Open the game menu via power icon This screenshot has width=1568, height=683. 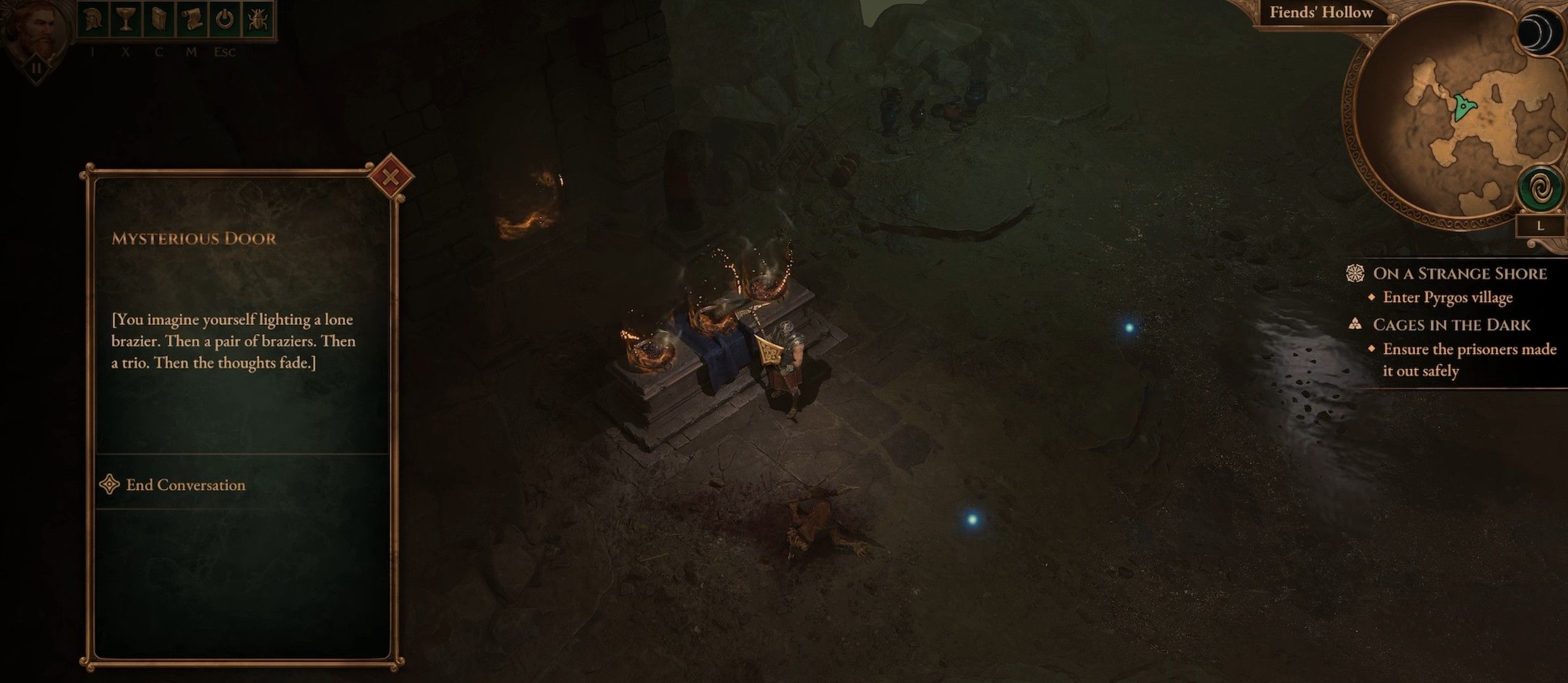pos(225,19)
